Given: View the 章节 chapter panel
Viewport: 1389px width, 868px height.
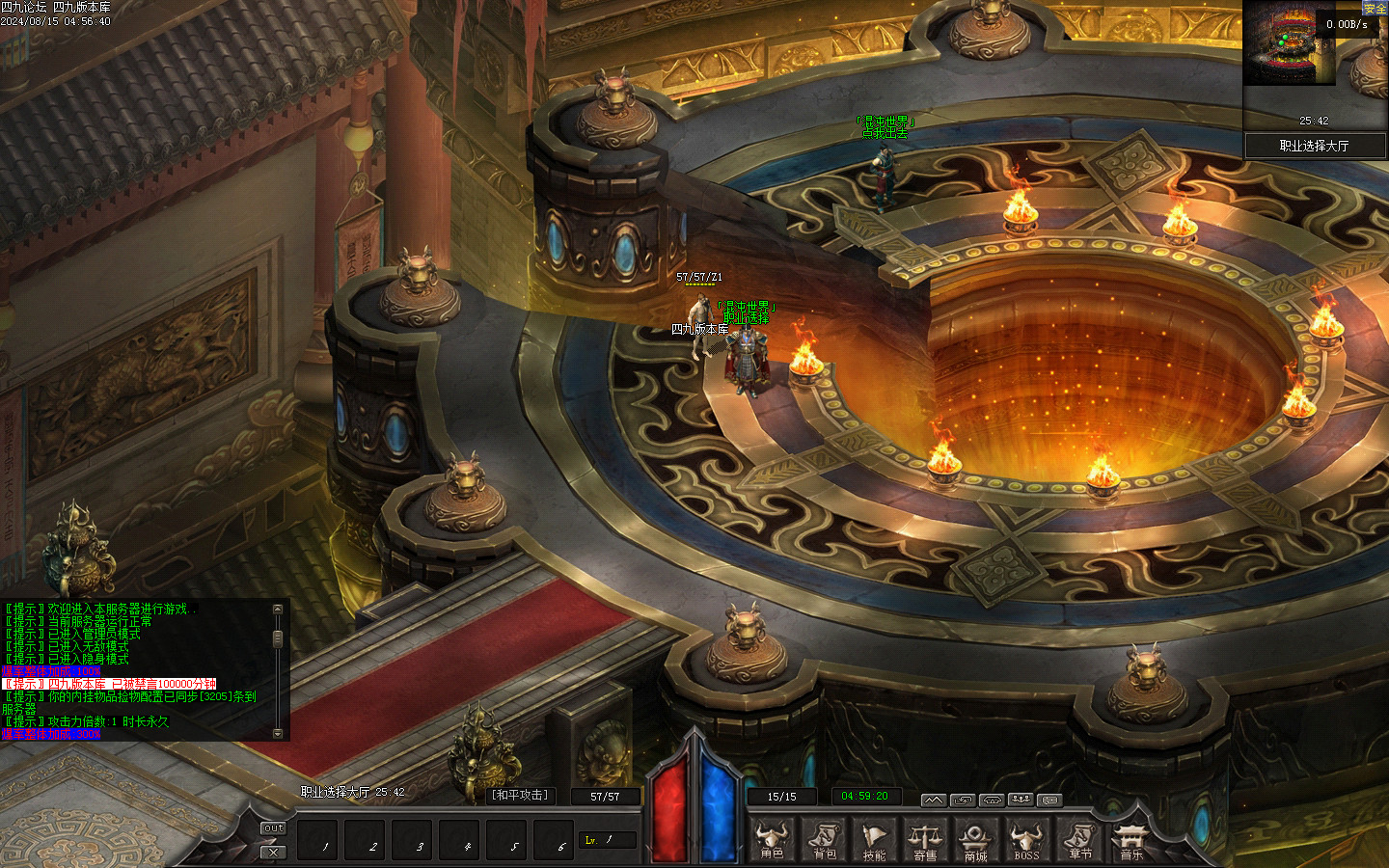Looking at the screenshot, I should tap(1080, 839).
